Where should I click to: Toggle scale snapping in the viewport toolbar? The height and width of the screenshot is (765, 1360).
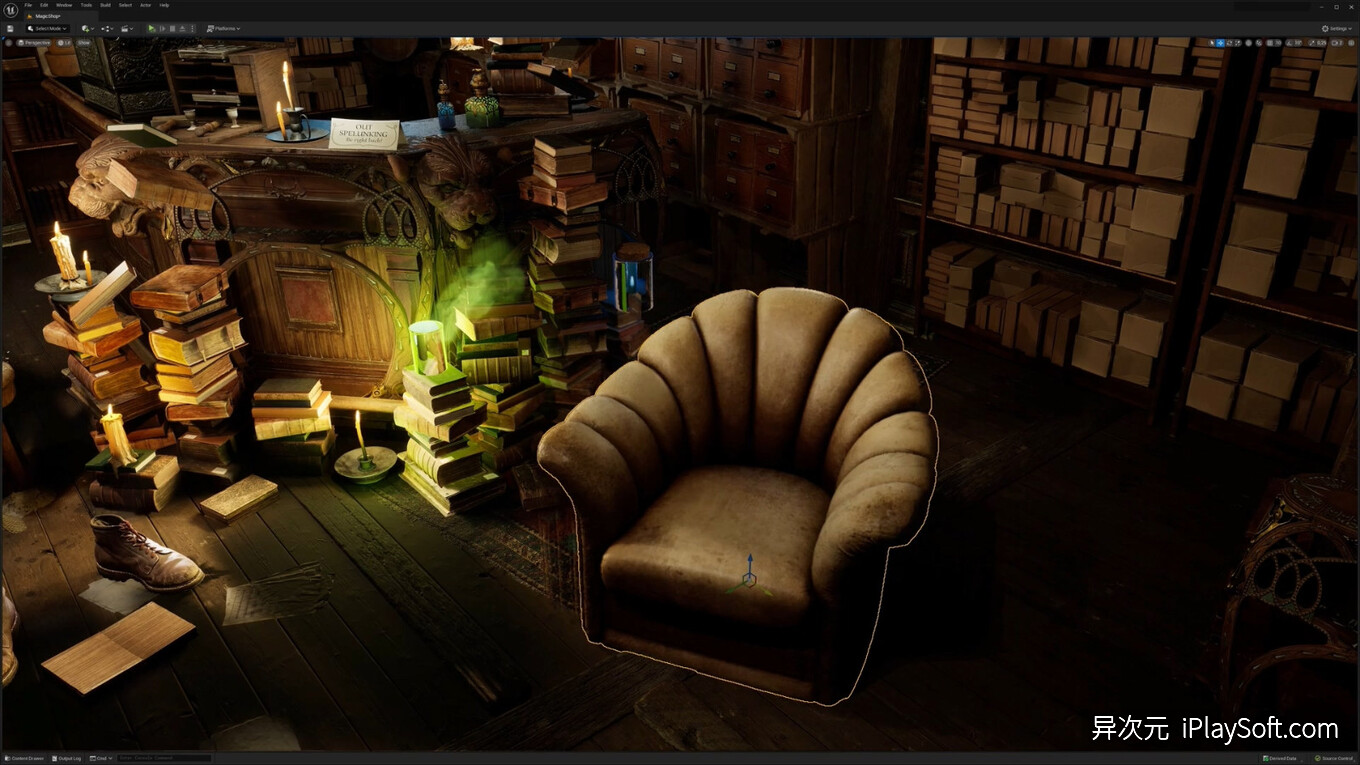pyautogui.click(x=1312, y=43)
